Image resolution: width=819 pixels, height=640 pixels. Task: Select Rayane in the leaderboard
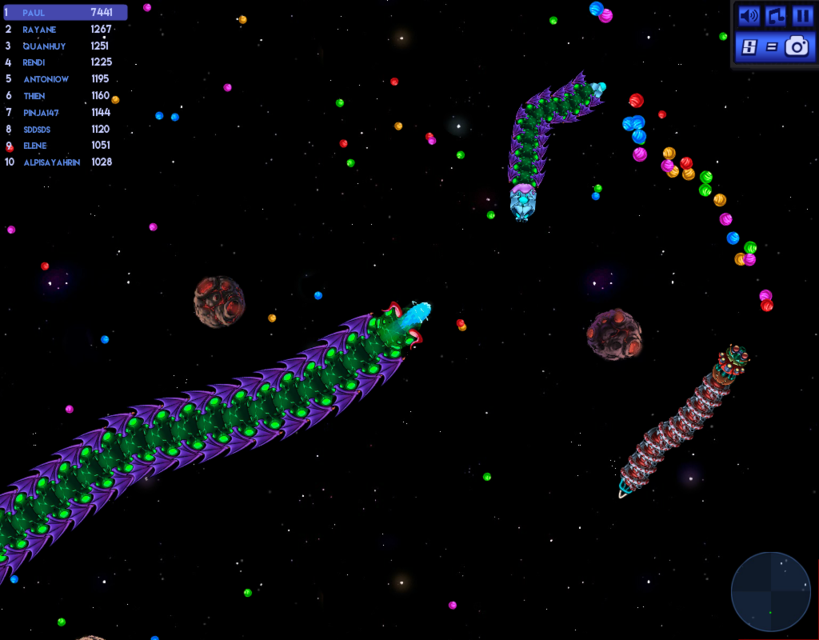(65, 29)
